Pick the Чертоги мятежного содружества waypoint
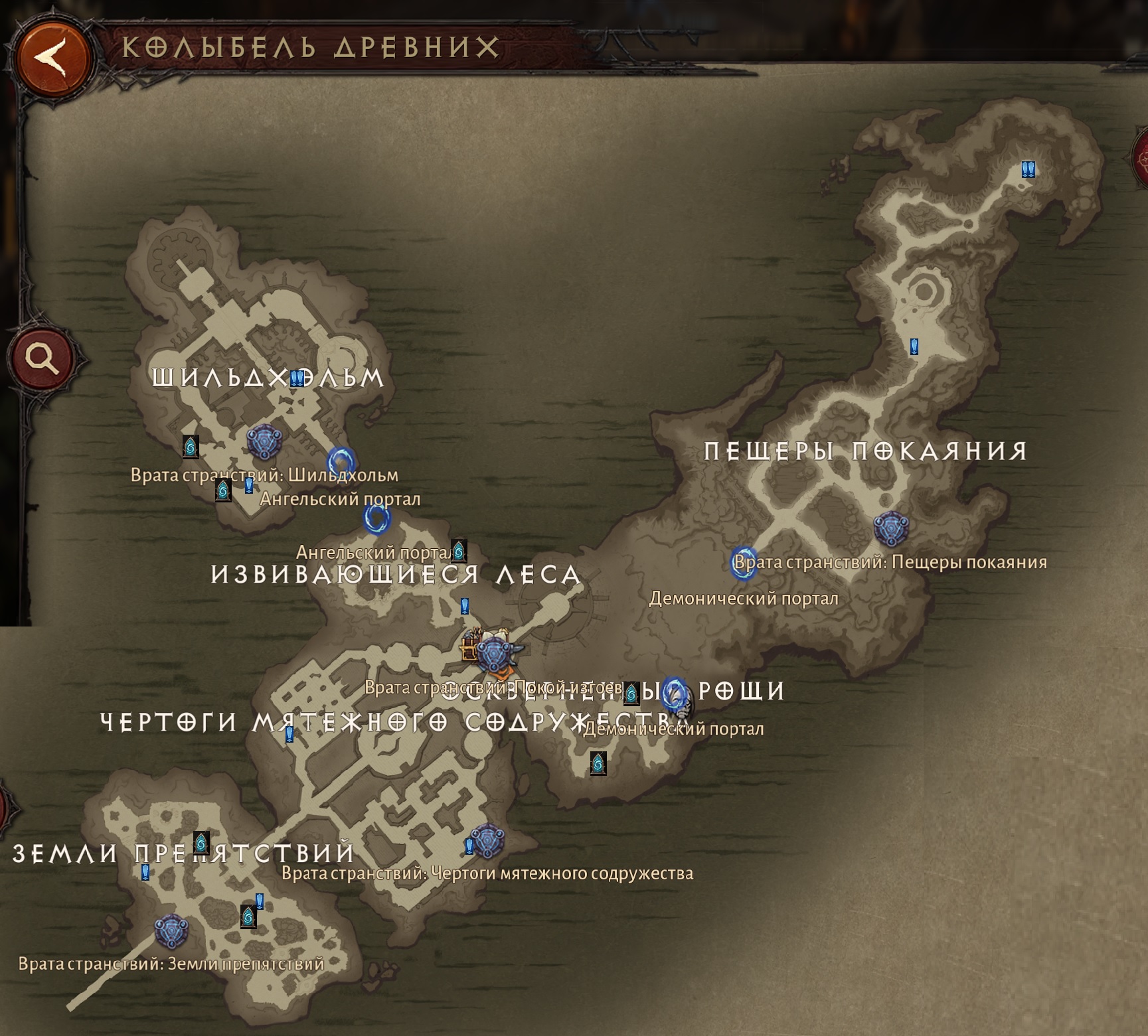 (488, 841)
